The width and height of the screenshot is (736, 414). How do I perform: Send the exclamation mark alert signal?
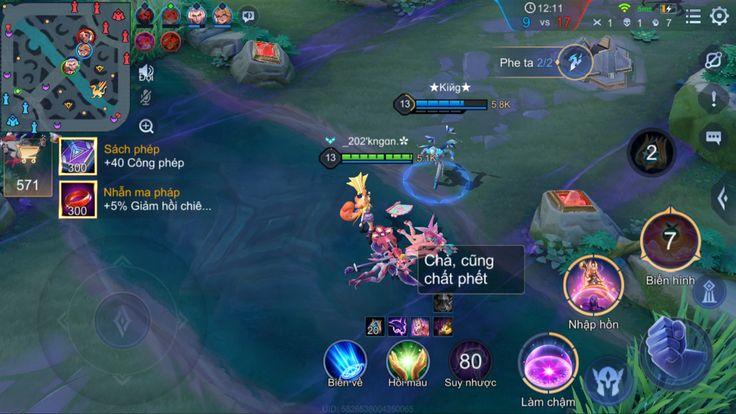click(713, 99)
